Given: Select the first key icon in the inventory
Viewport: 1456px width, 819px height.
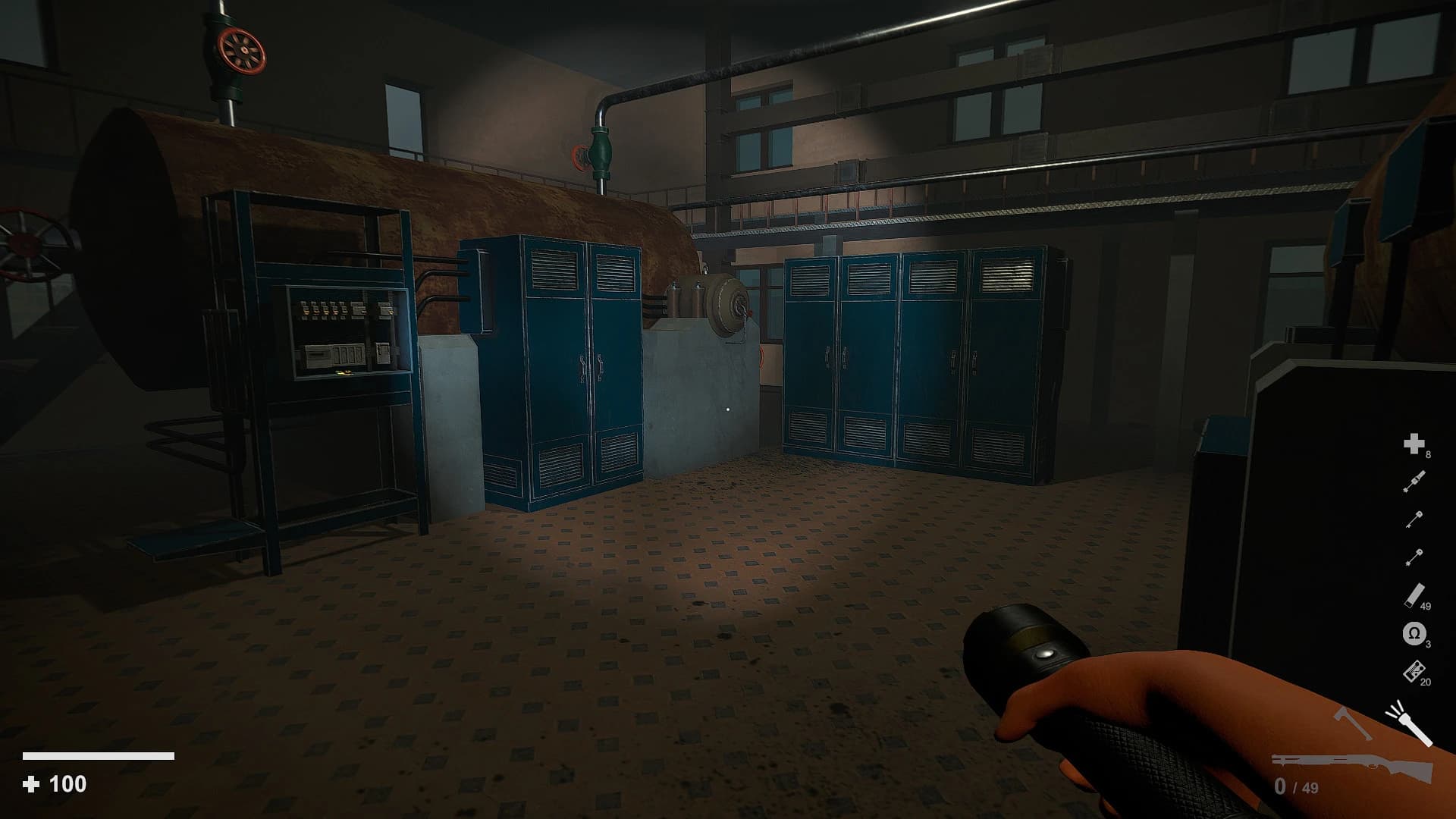Looking at the screenshot, I should pos(1414,518).
